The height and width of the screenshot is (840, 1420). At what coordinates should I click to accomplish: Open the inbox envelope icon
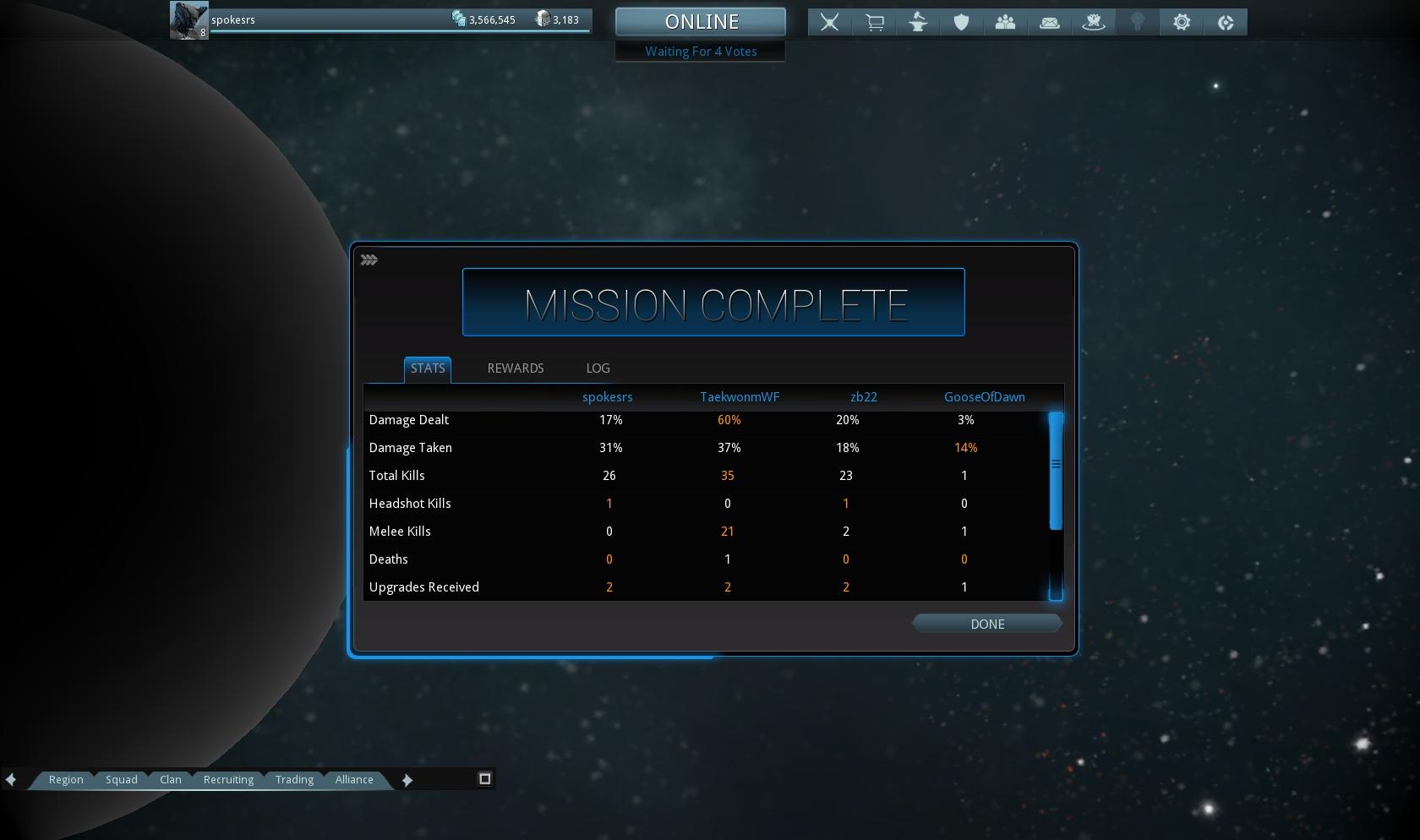(1049, 23)
